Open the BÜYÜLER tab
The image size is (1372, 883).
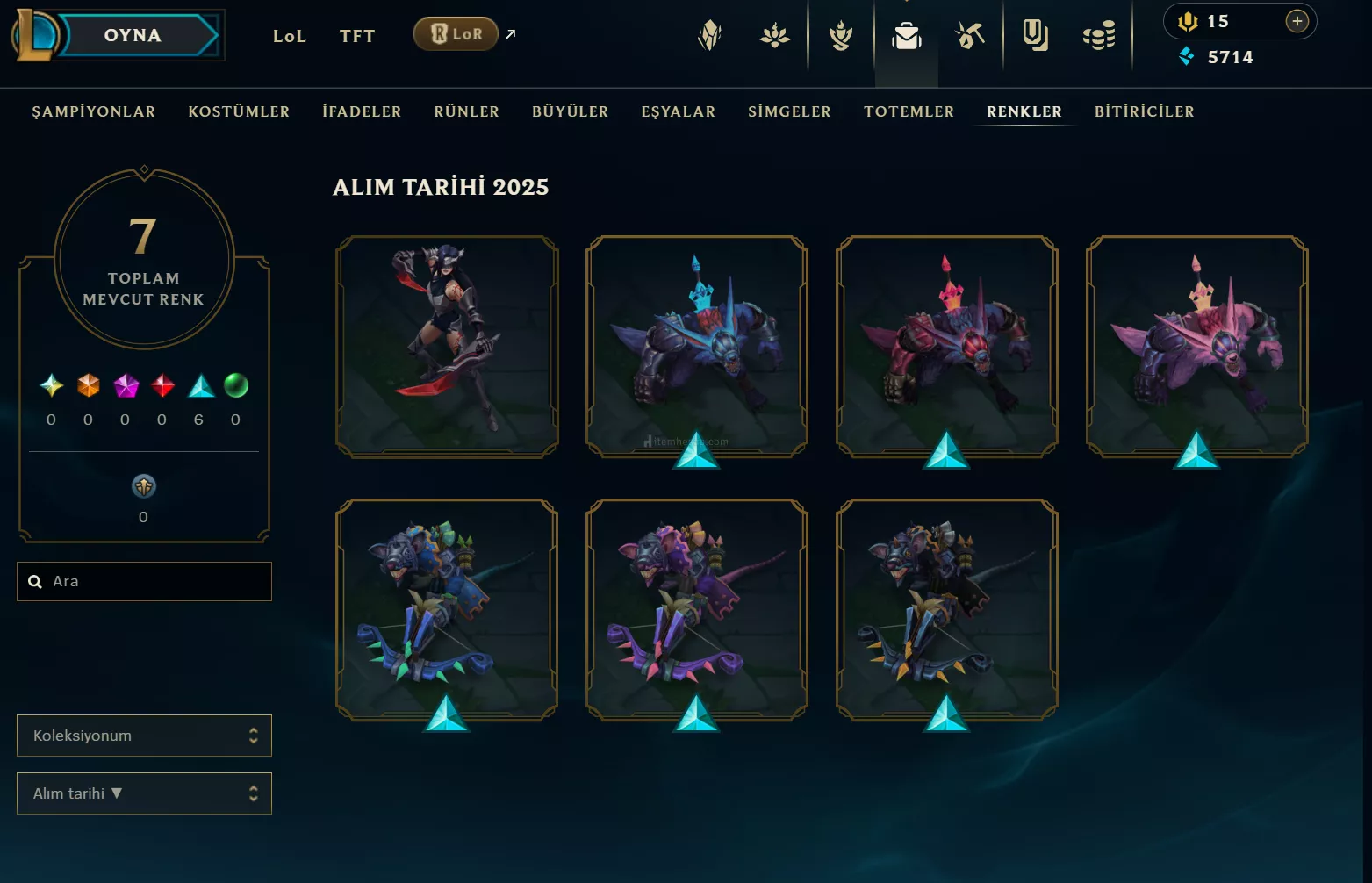570,111
